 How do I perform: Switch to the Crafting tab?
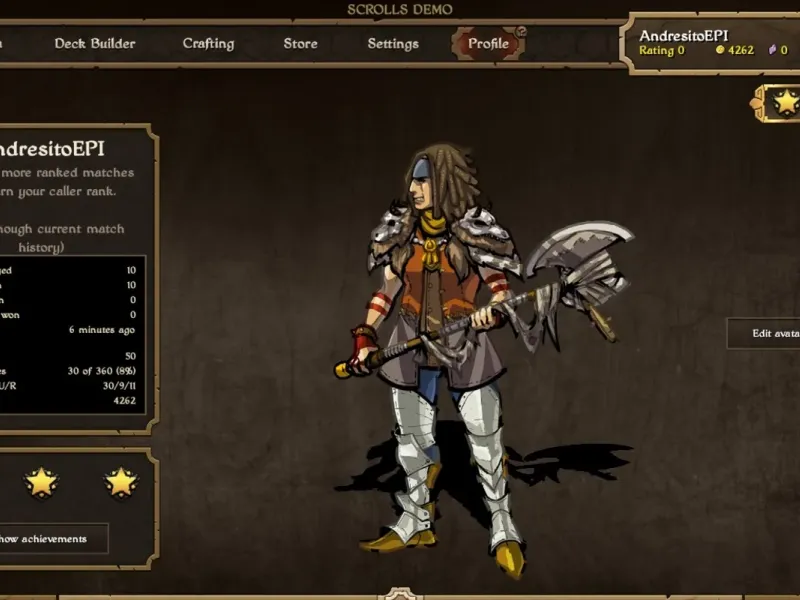(208, 44)
